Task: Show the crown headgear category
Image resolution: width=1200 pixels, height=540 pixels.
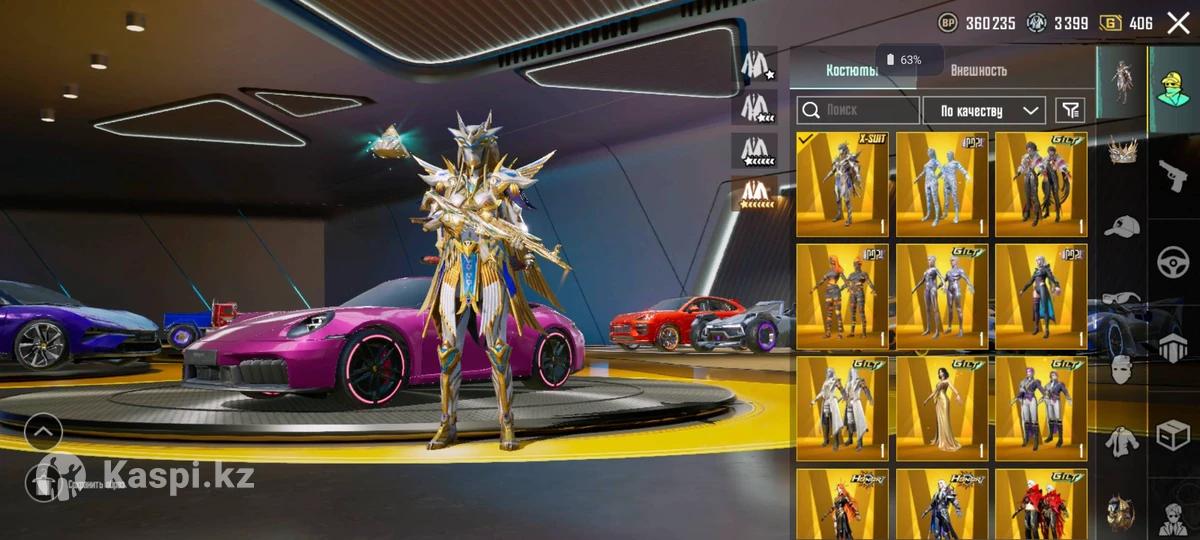Action: [1122, 150]
